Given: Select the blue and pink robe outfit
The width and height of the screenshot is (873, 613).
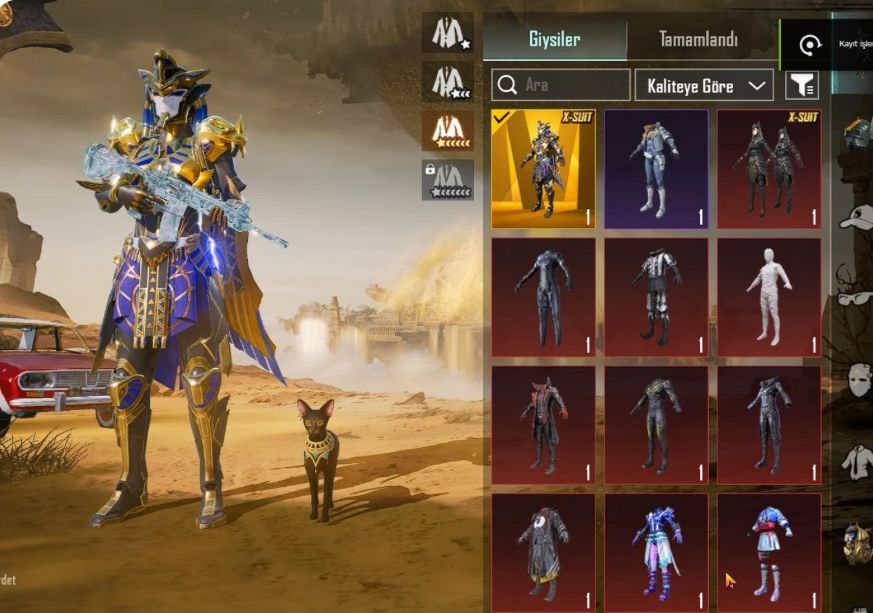Looking at the screenshot, I should pos(656,552).
